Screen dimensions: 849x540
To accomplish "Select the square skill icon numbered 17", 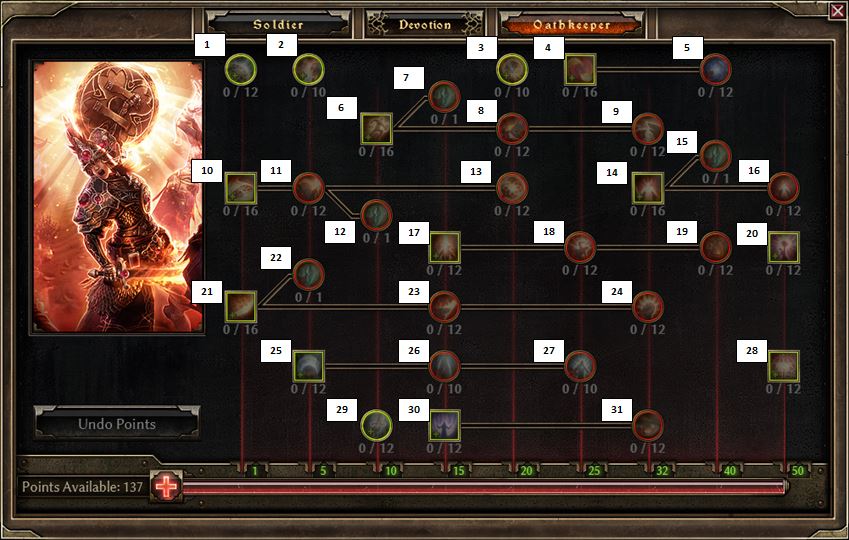I will click(444, 247).
